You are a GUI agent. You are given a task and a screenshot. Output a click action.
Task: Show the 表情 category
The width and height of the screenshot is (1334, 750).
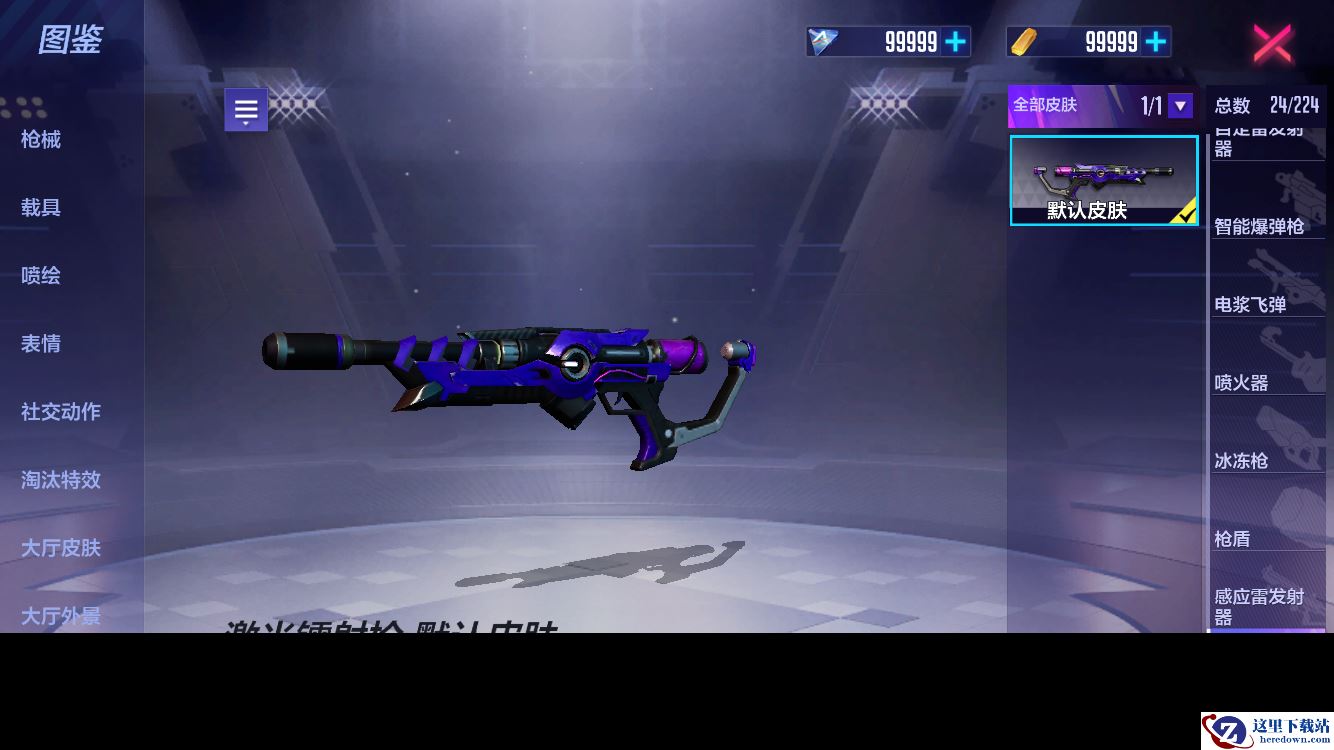pos(41,343)
